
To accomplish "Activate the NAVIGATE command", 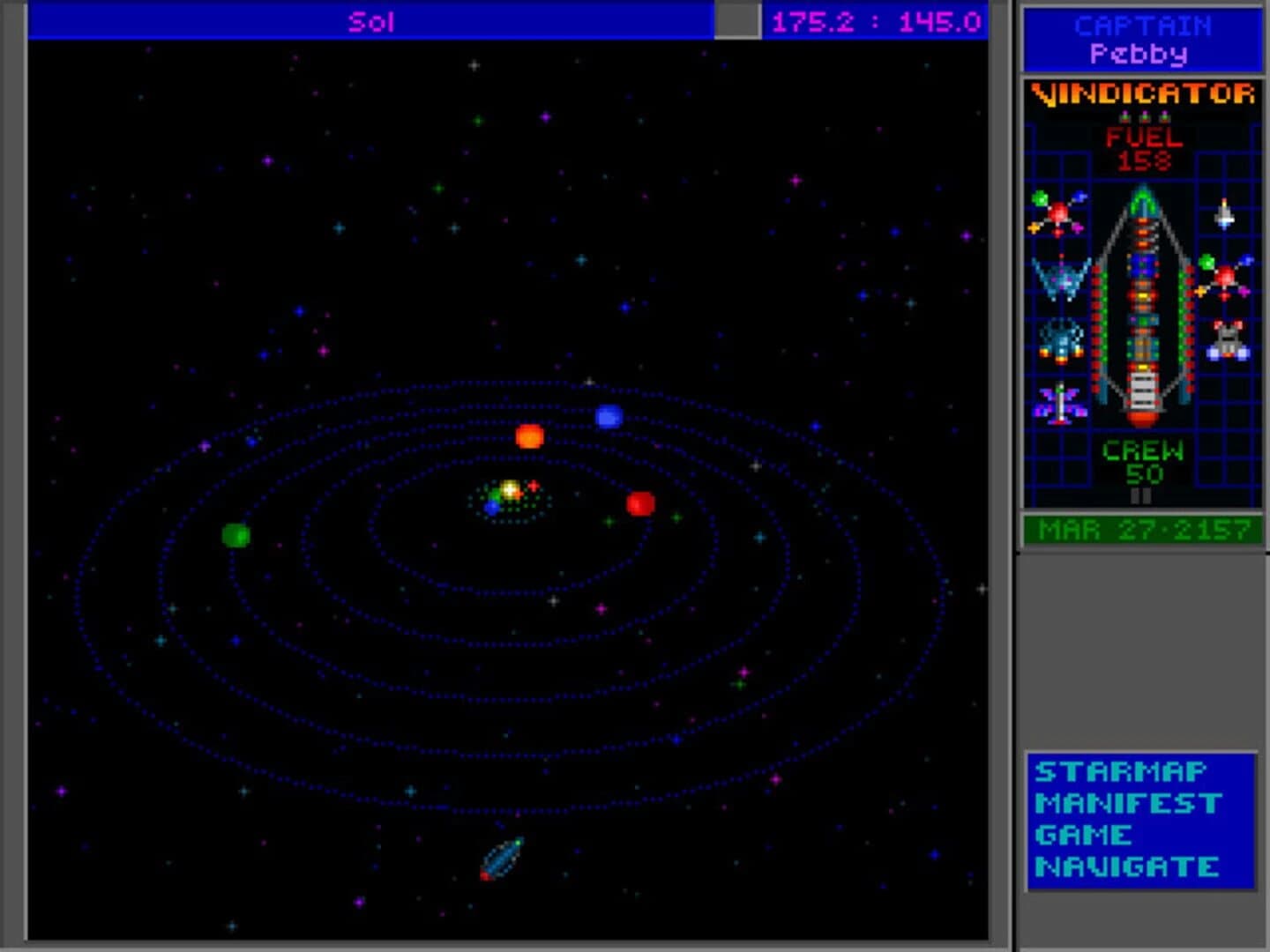I will coord(1129,866).
